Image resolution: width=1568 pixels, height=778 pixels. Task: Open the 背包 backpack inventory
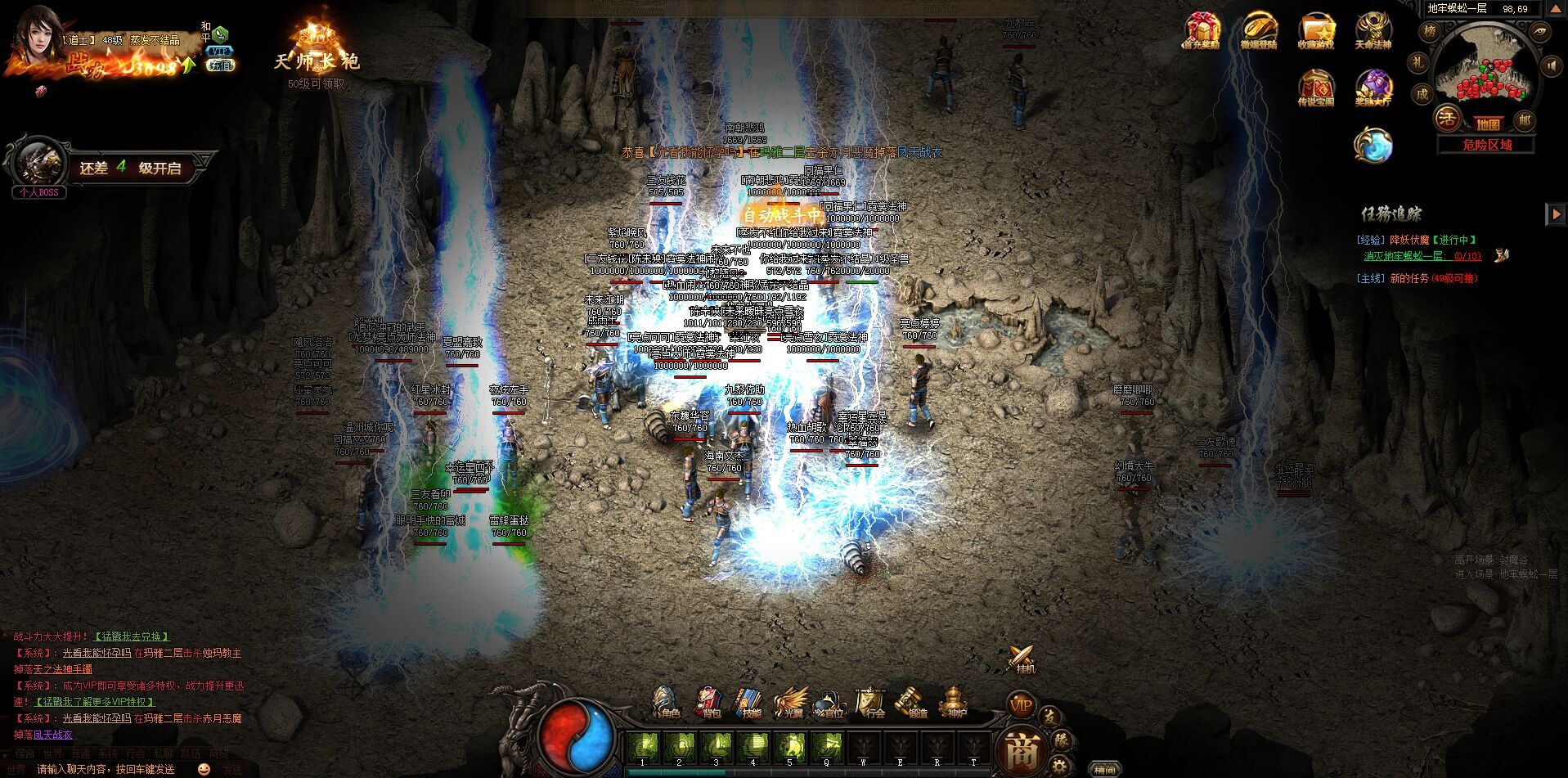[709, 704]
